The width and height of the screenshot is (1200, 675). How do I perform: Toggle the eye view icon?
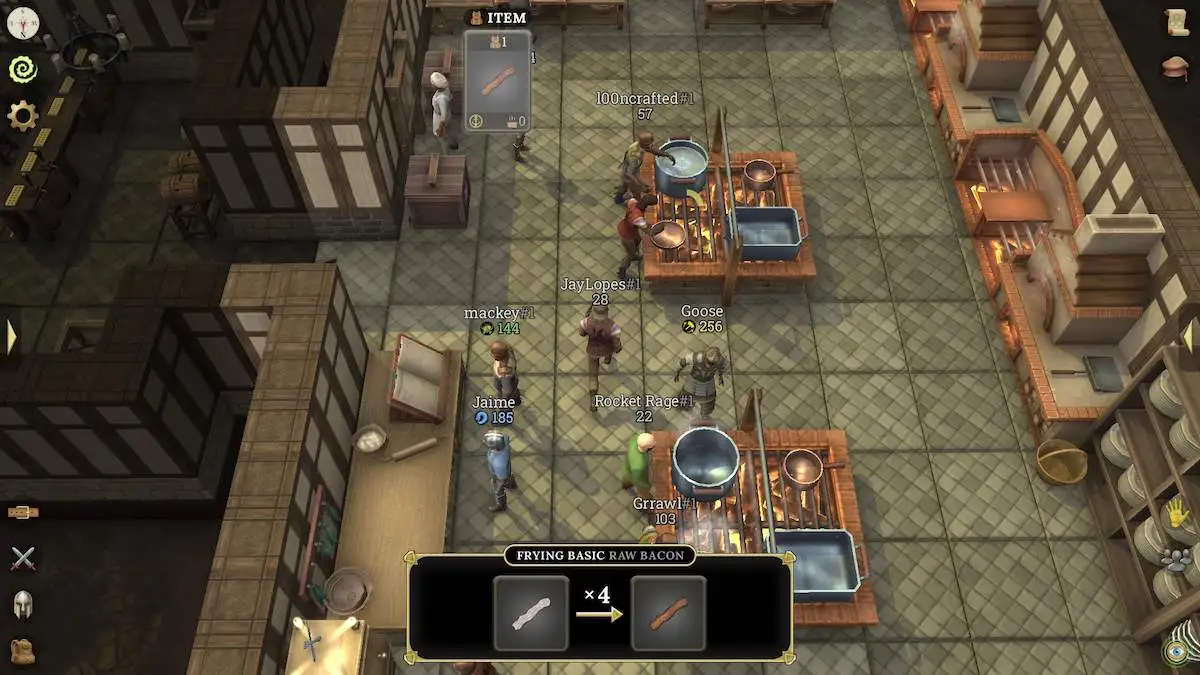[x=1177, y=651]
